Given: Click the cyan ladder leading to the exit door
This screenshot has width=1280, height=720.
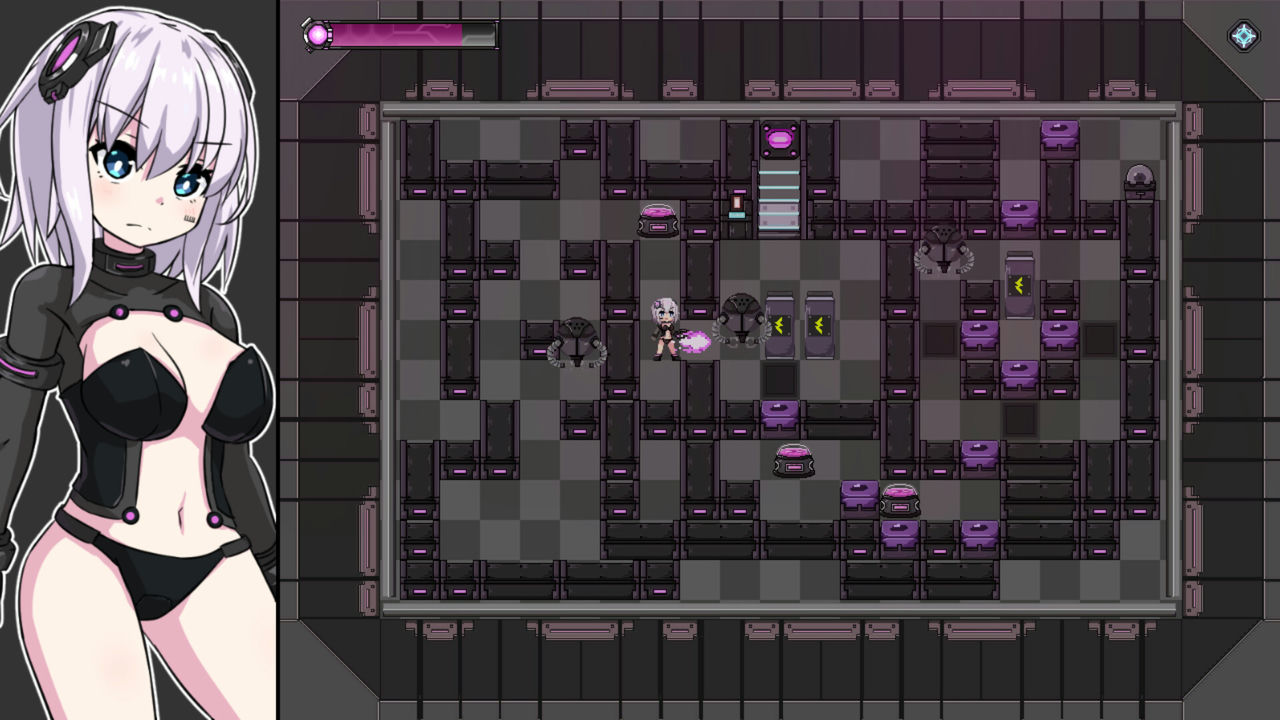Looking at the screenshot, I should 780,195.
